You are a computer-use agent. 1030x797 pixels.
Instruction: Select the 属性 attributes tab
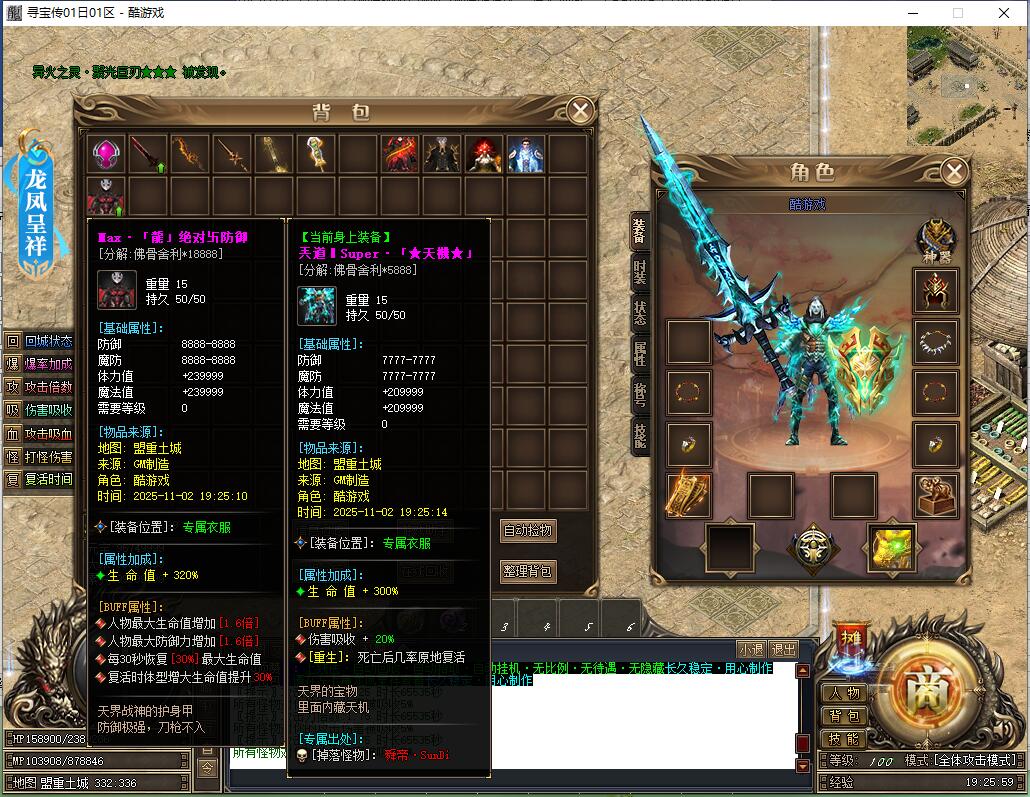pyautogui.click(x=639, y=352)
